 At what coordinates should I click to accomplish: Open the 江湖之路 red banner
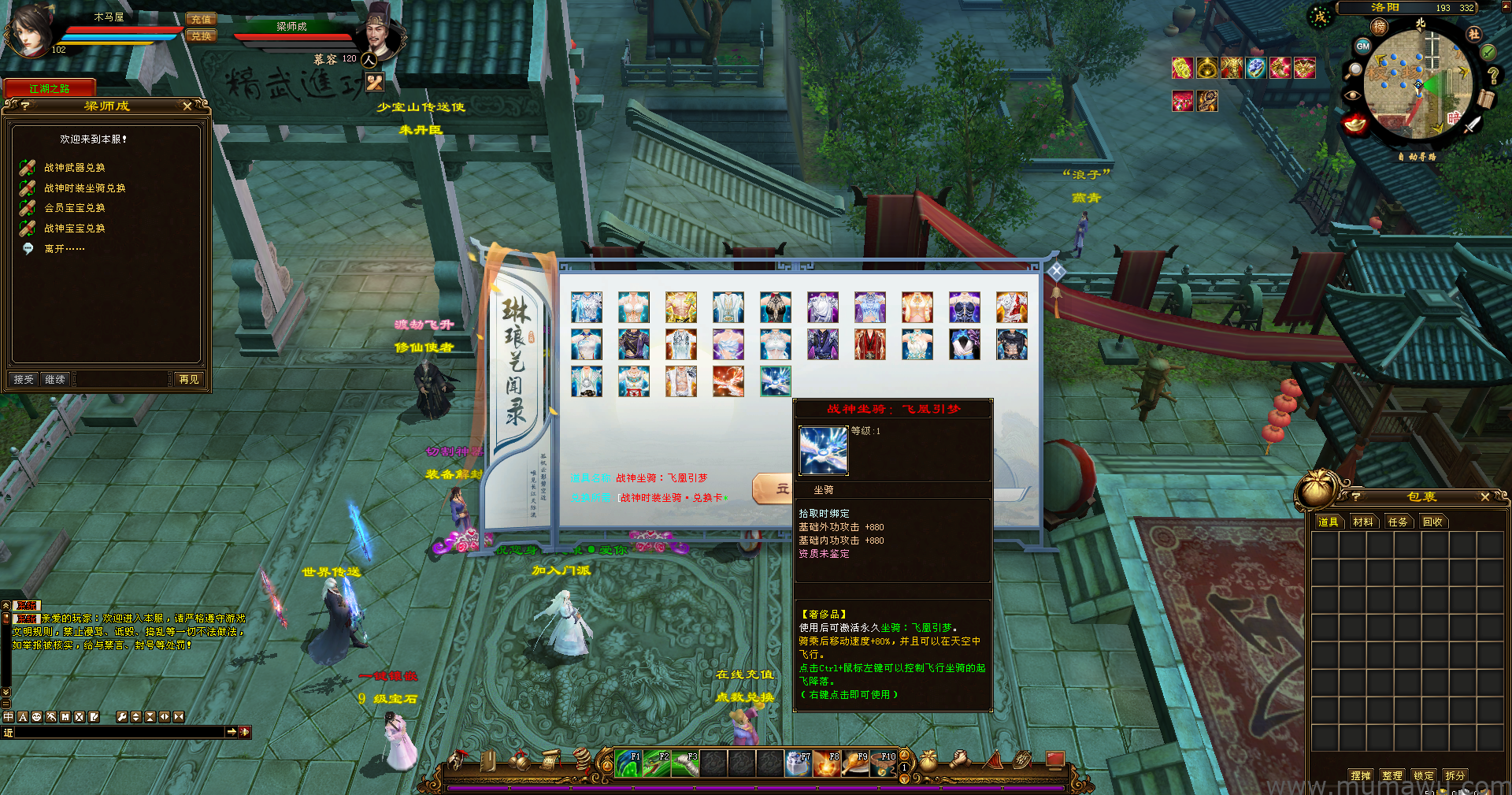tap(50, 88)
